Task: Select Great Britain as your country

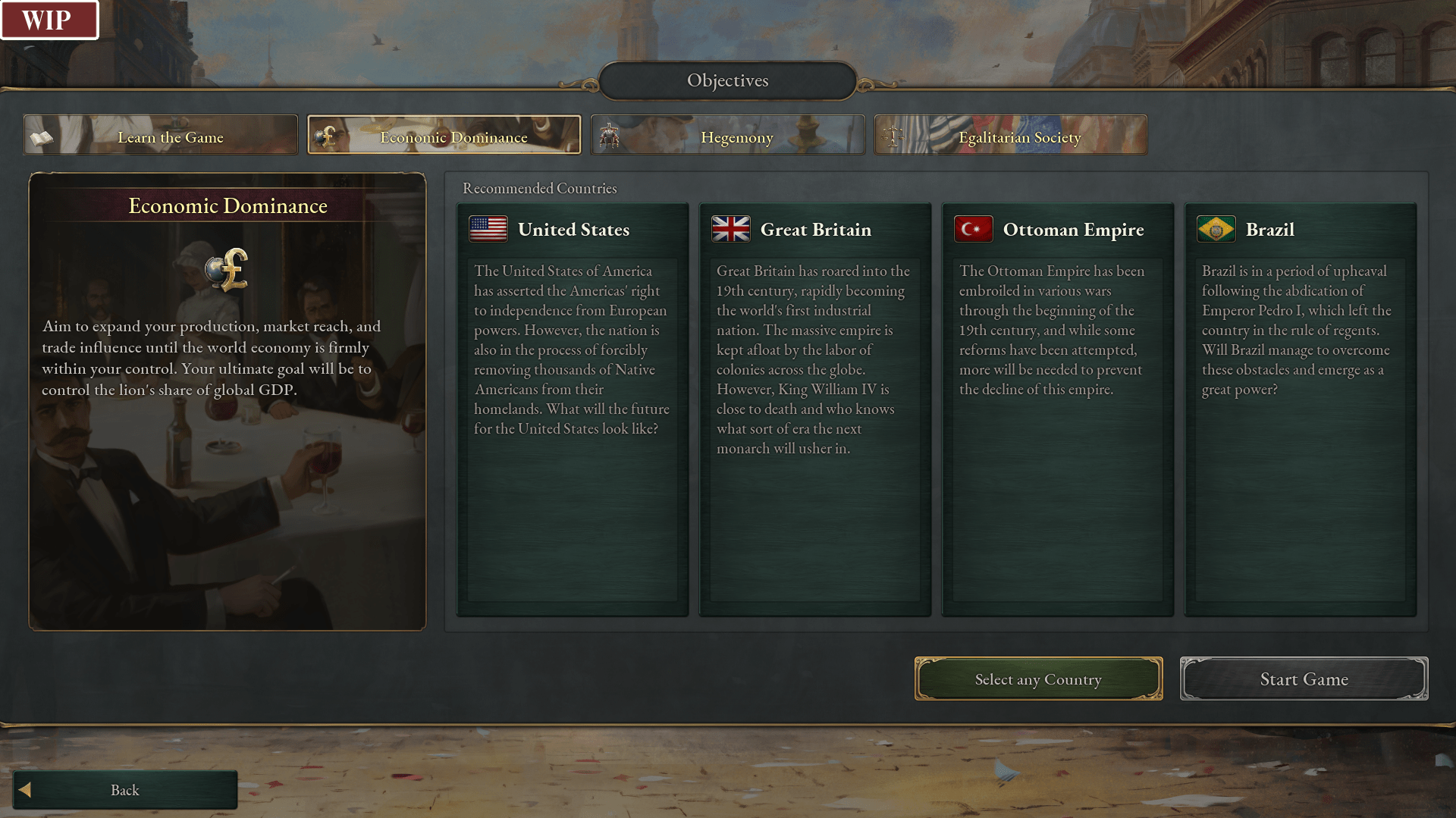Action: pyautogui.click(x=815, y=409)
